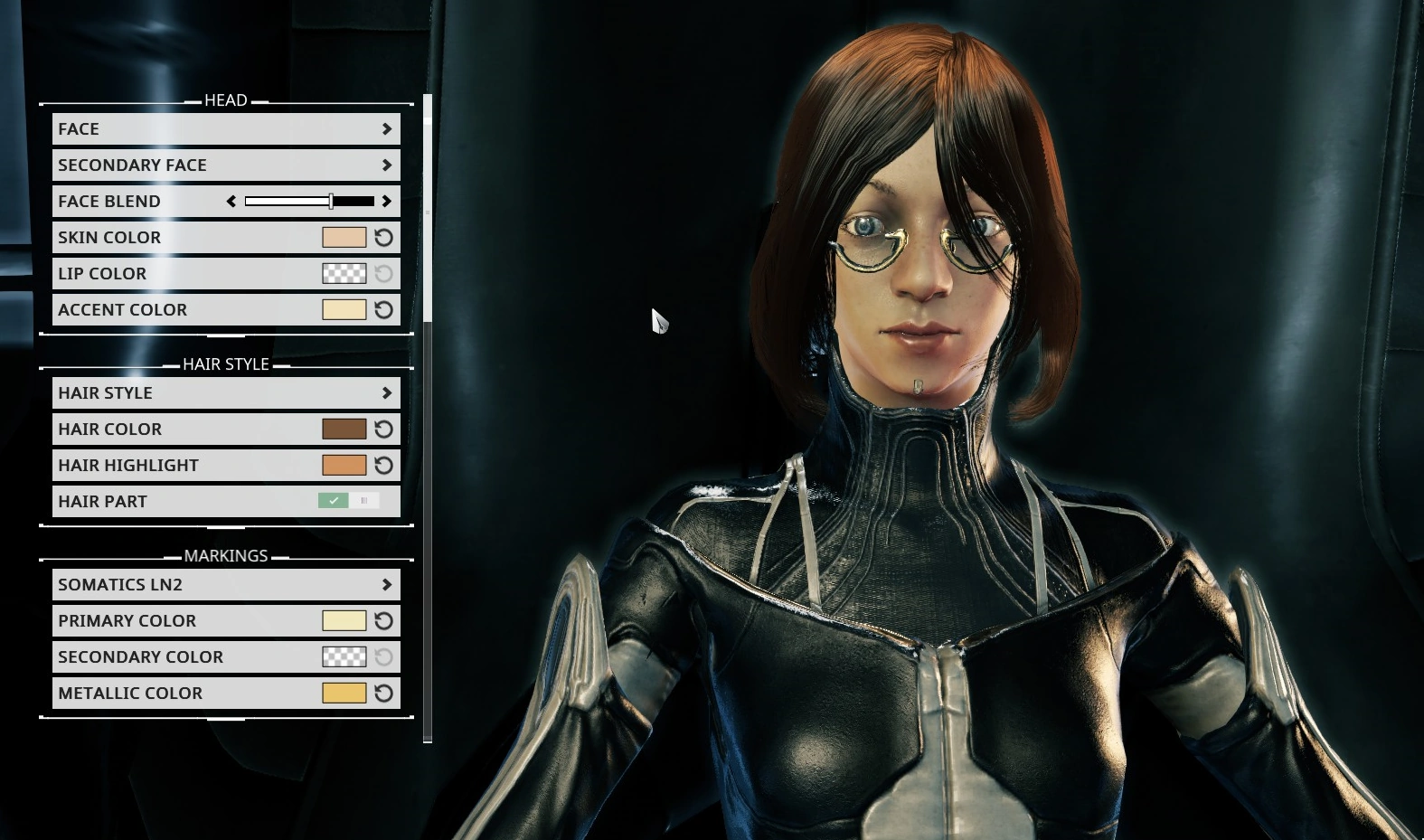Screen dimensions: 1424x840
Task: Open the Skin Color swatch picker
Action: coord(344,237)
